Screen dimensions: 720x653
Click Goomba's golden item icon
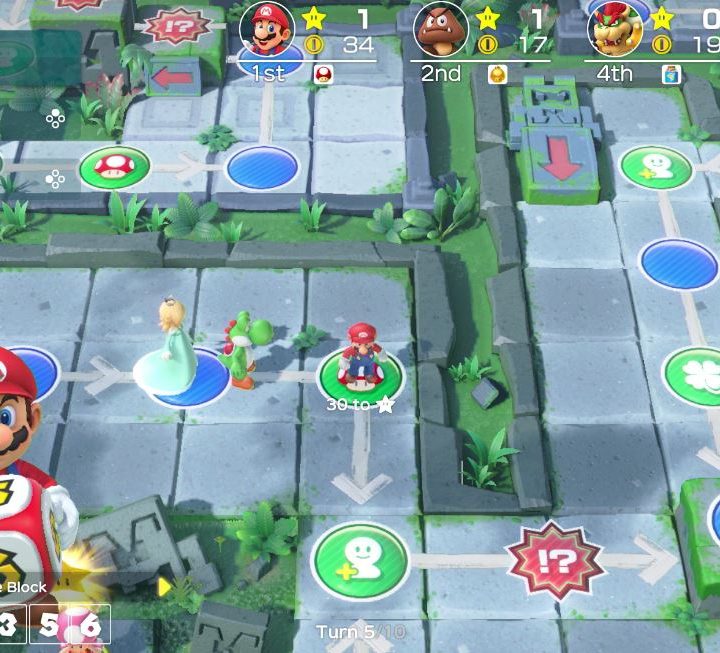[x=497, y=73]
